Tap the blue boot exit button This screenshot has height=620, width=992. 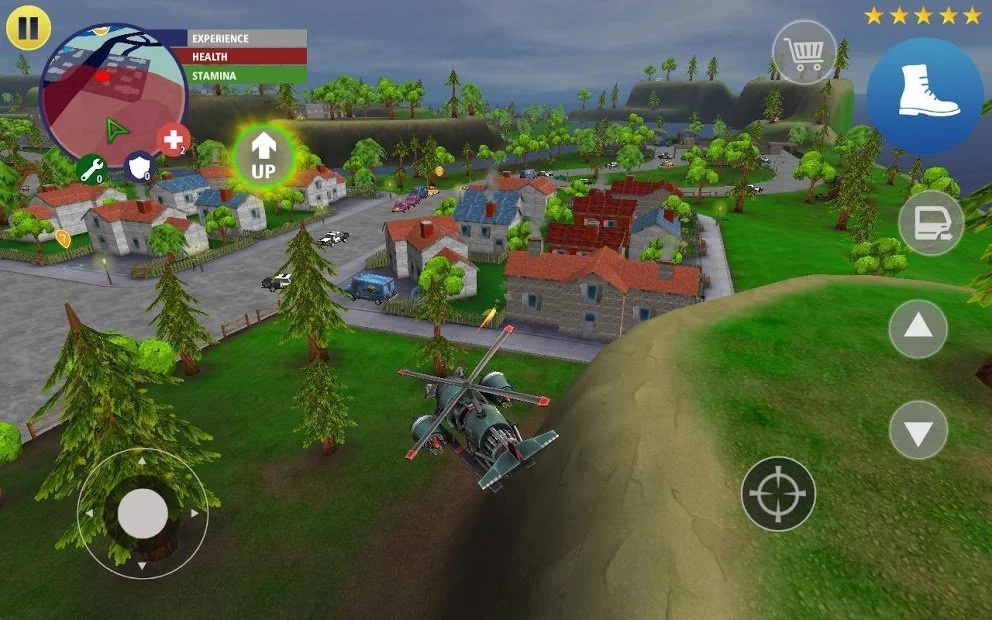925,96
